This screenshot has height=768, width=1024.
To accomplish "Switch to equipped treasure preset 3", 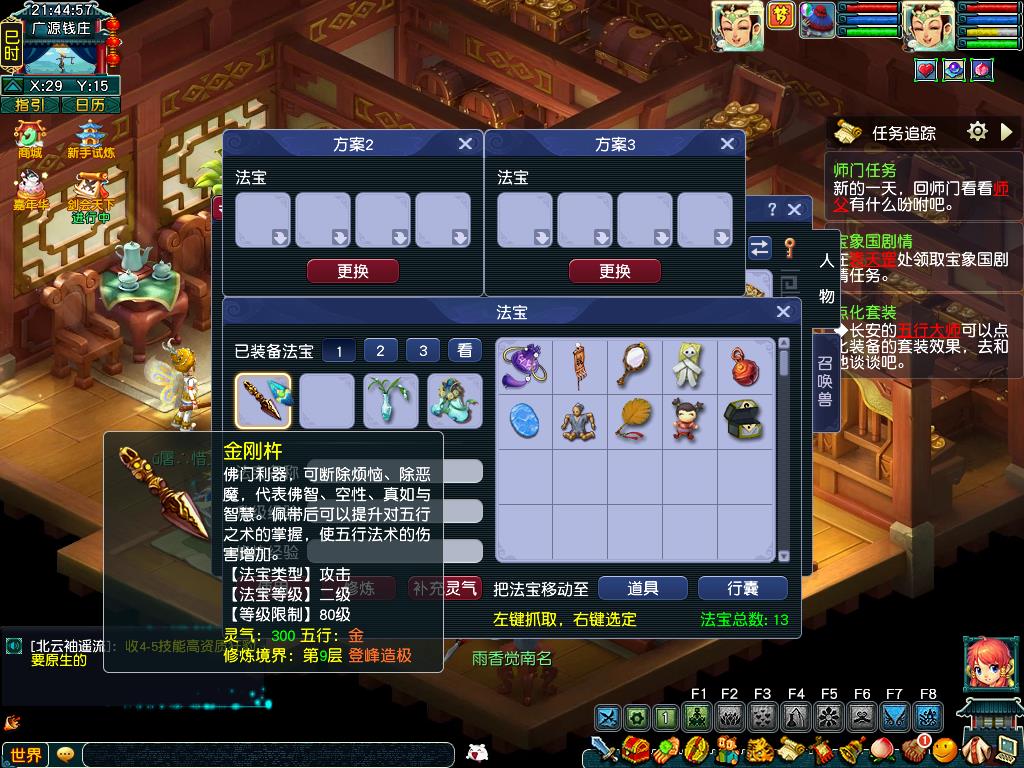I will click(423, 350).
